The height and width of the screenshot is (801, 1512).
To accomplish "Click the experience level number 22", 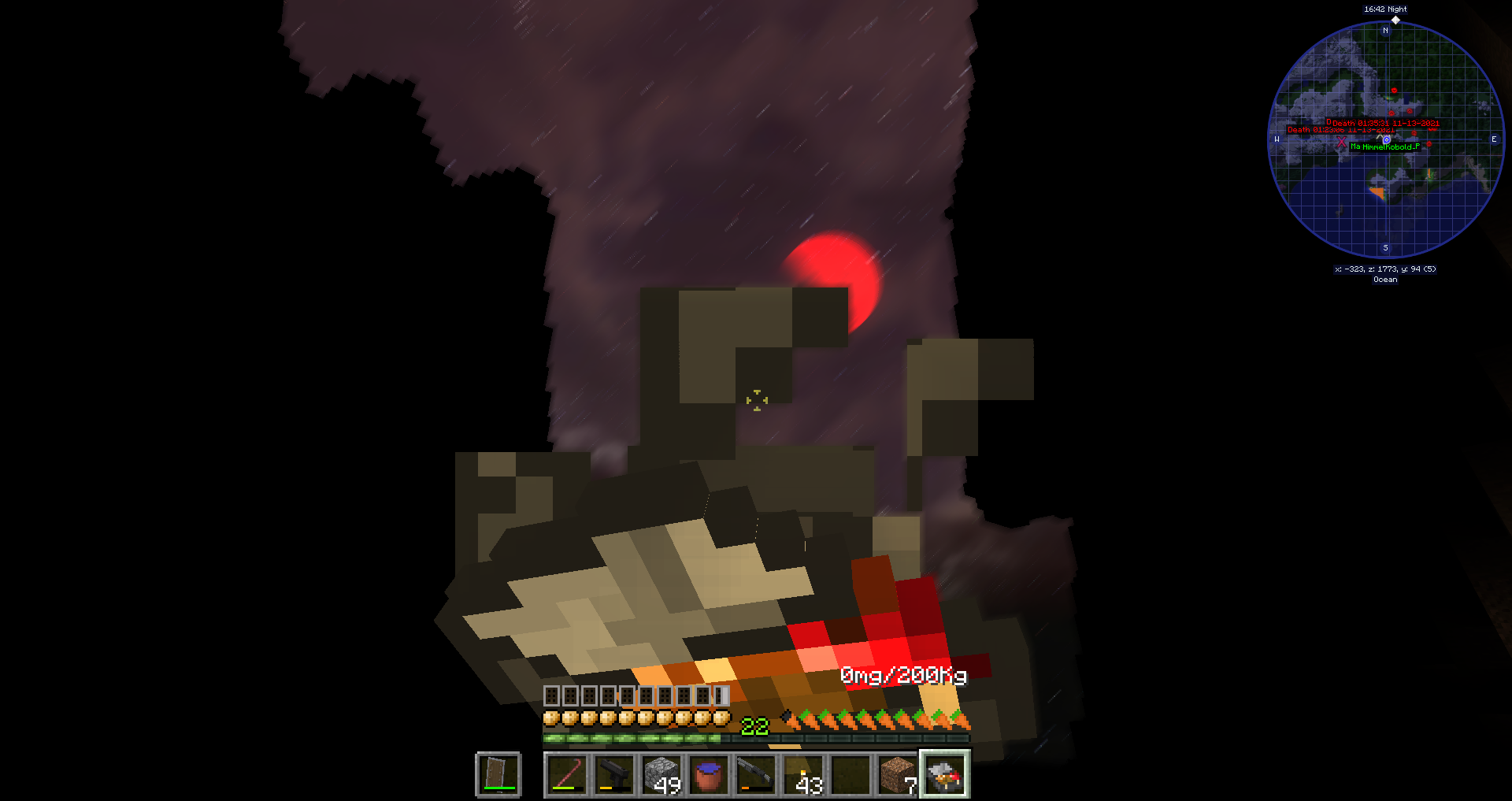I will [754, 725].
